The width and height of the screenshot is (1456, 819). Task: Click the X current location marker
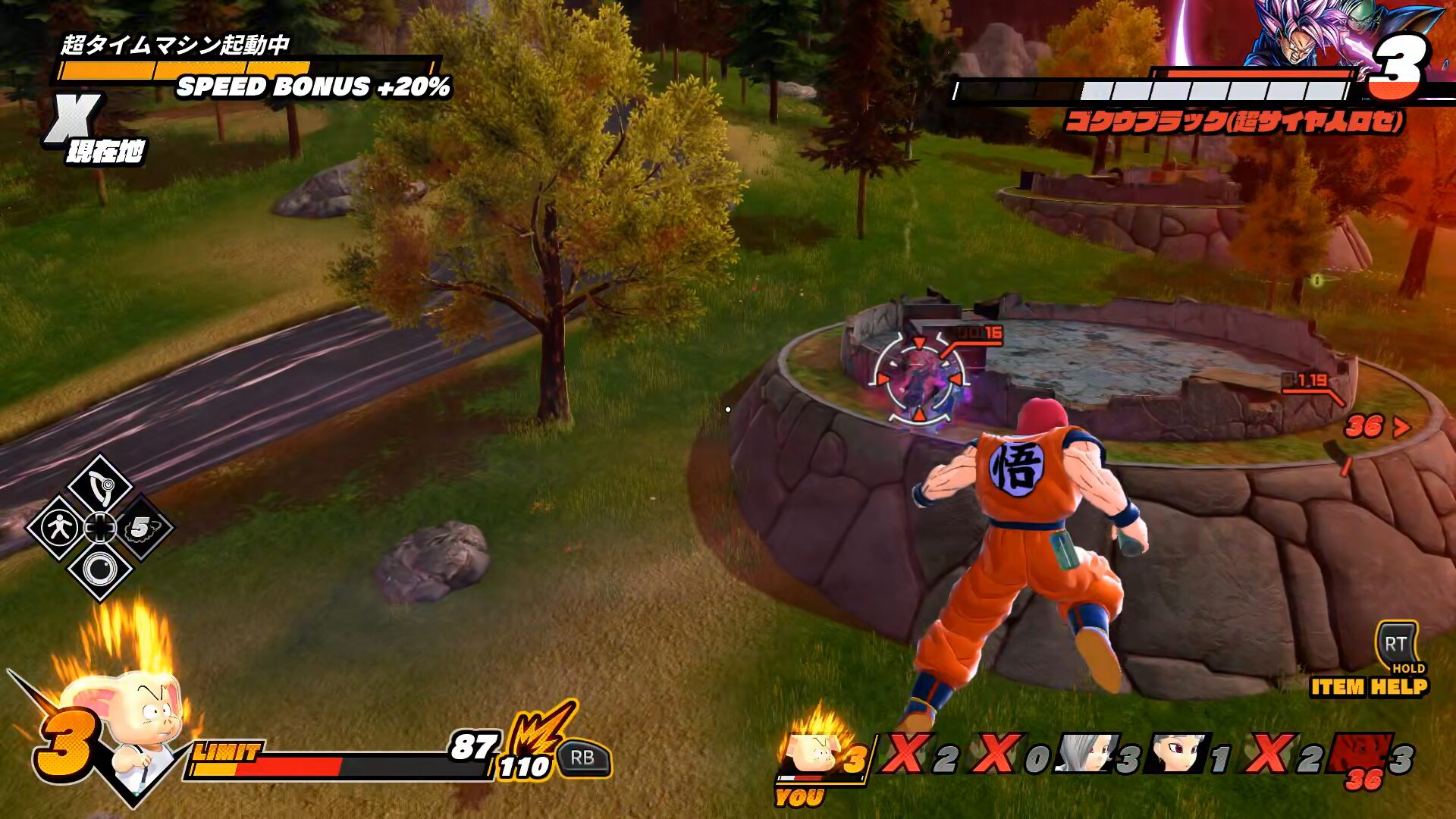[72, 119]
